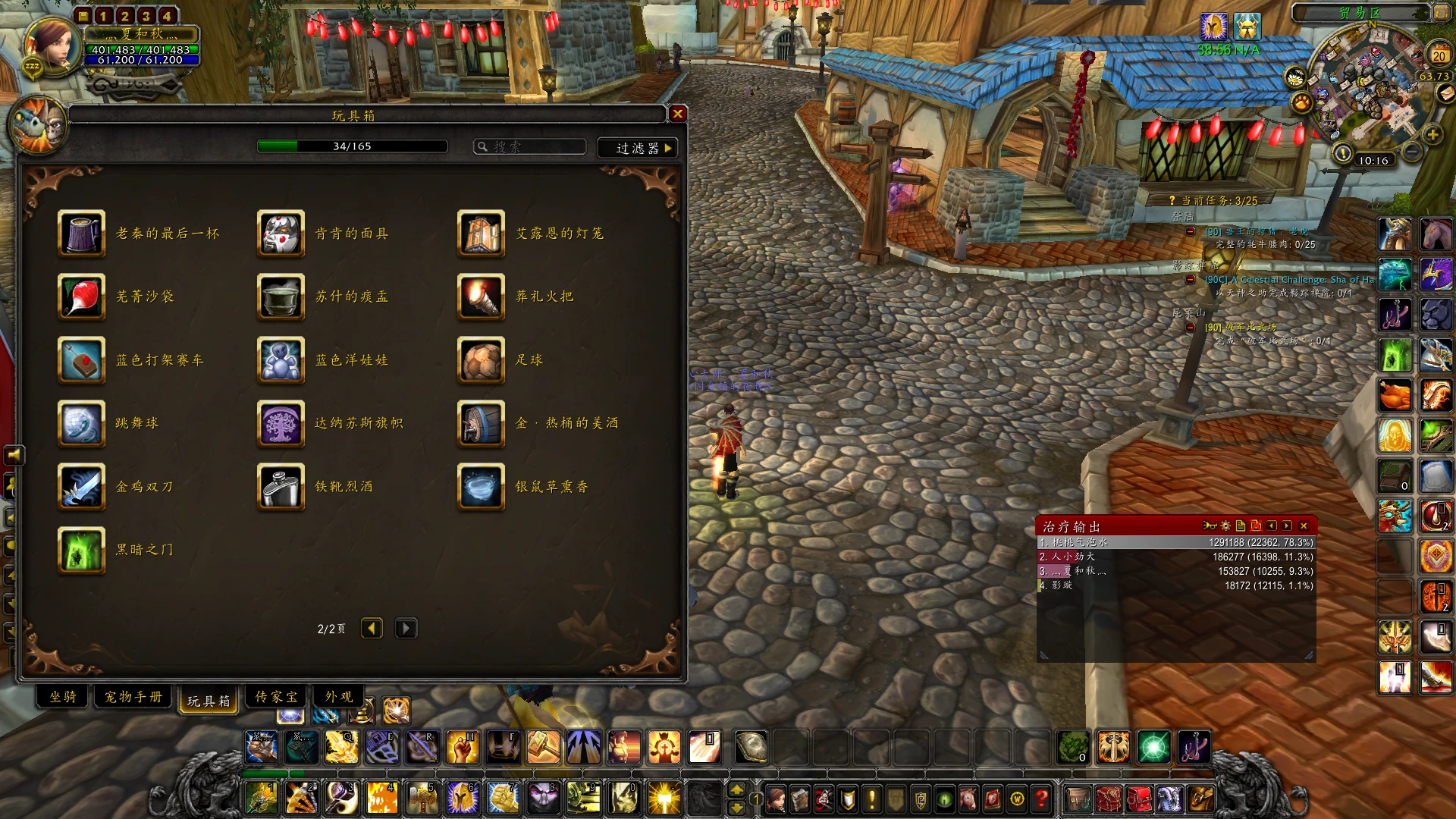Use the 肯肯的面具 mask toy
The height and width of the screenshot is (819, 1456).
click(281, 234)
